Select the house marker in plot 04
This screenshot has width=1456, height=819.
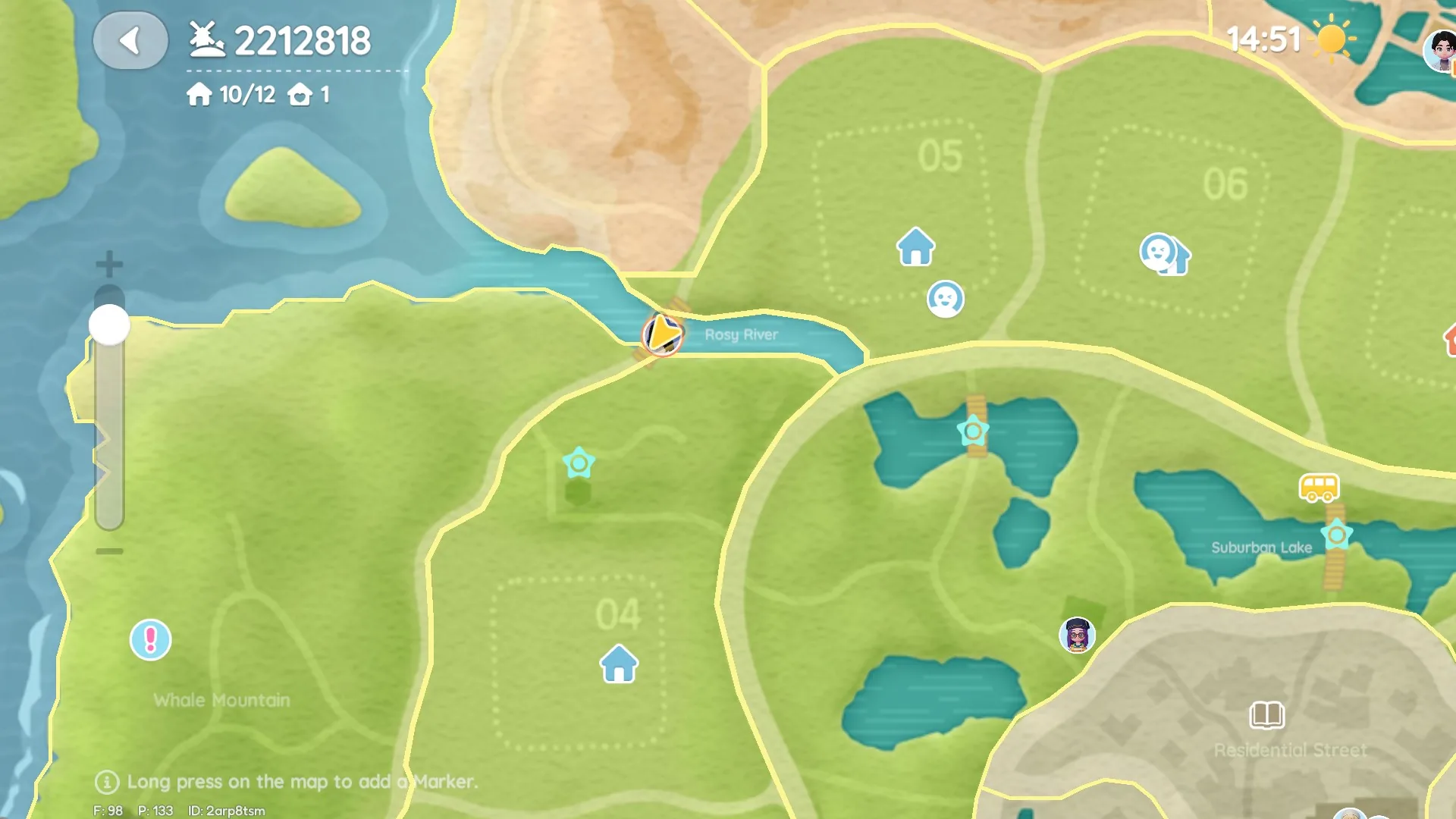[619, 664]
